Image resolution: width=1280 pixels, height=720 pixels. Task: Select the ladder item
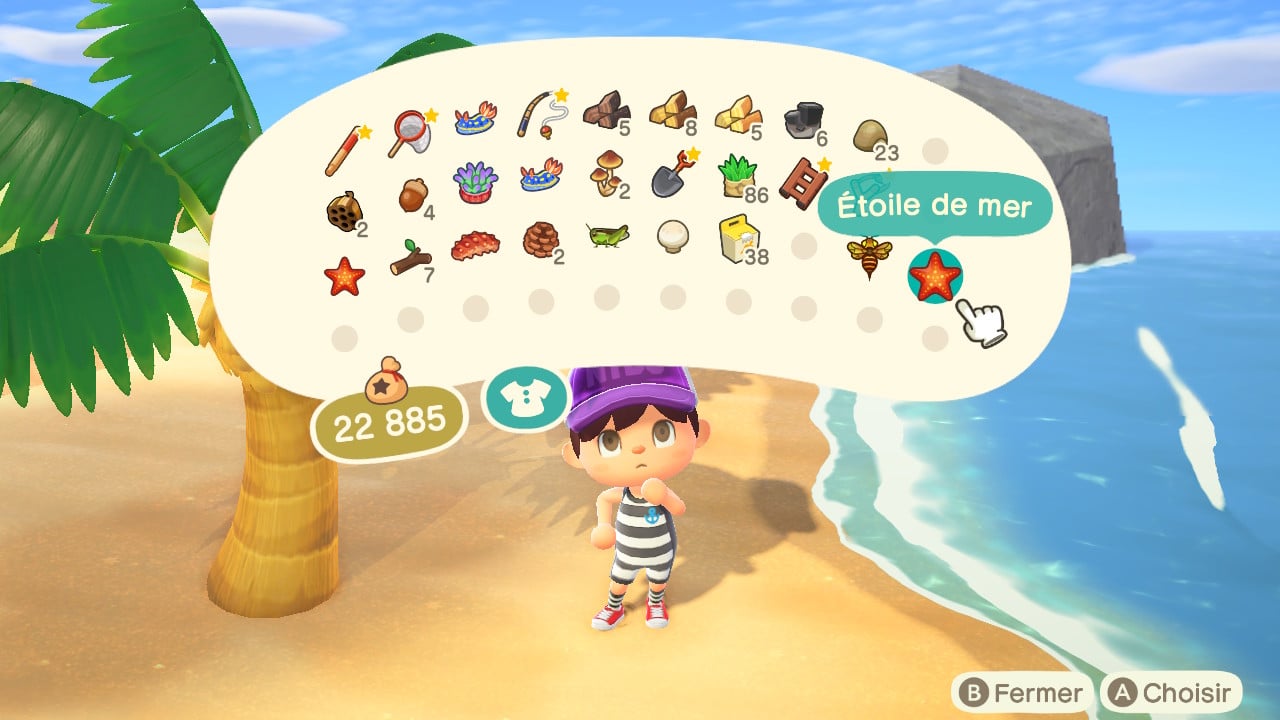tap(802, 181)
